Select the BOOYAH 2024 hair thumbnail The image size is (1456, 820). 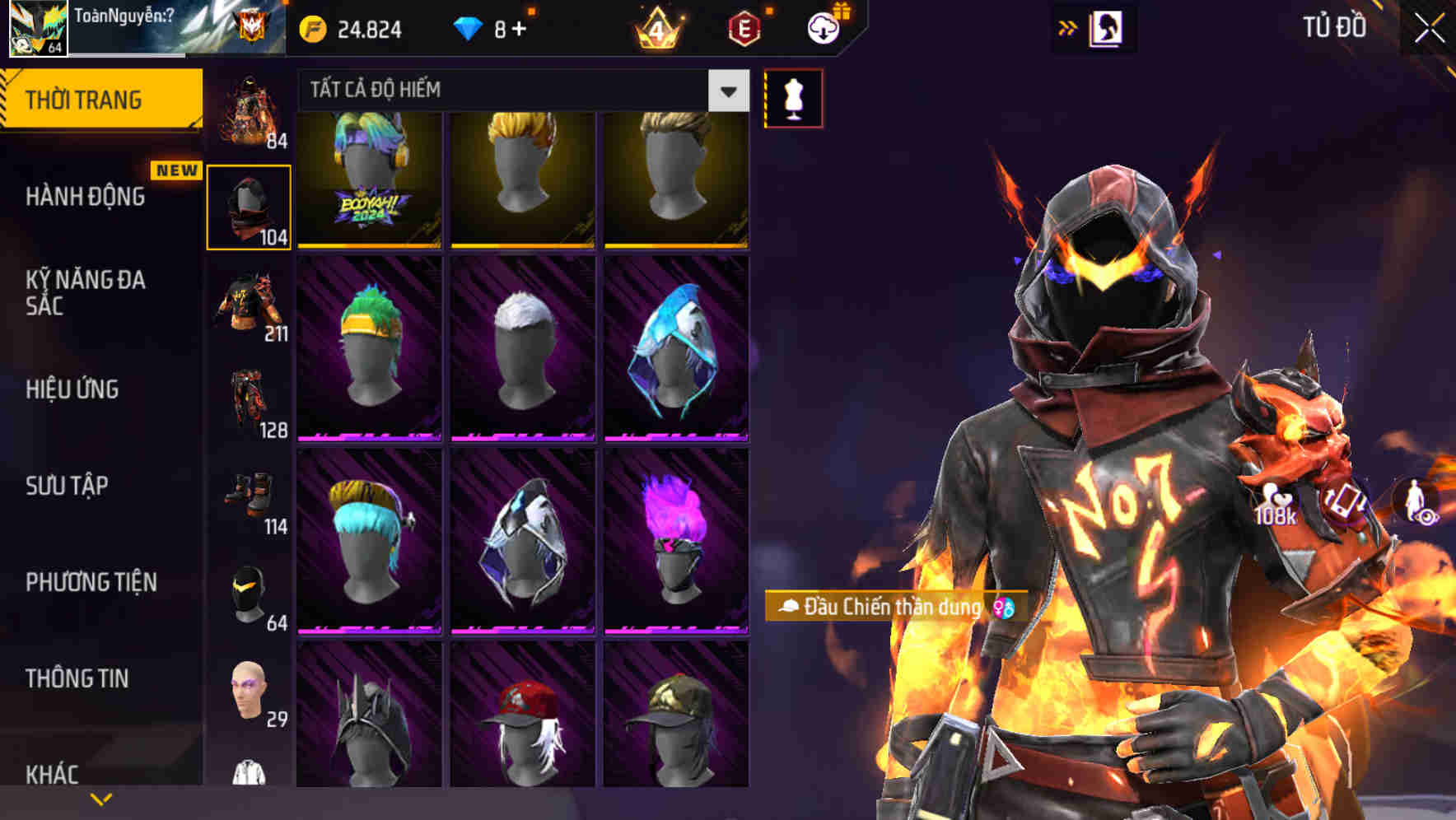(369, 177)
